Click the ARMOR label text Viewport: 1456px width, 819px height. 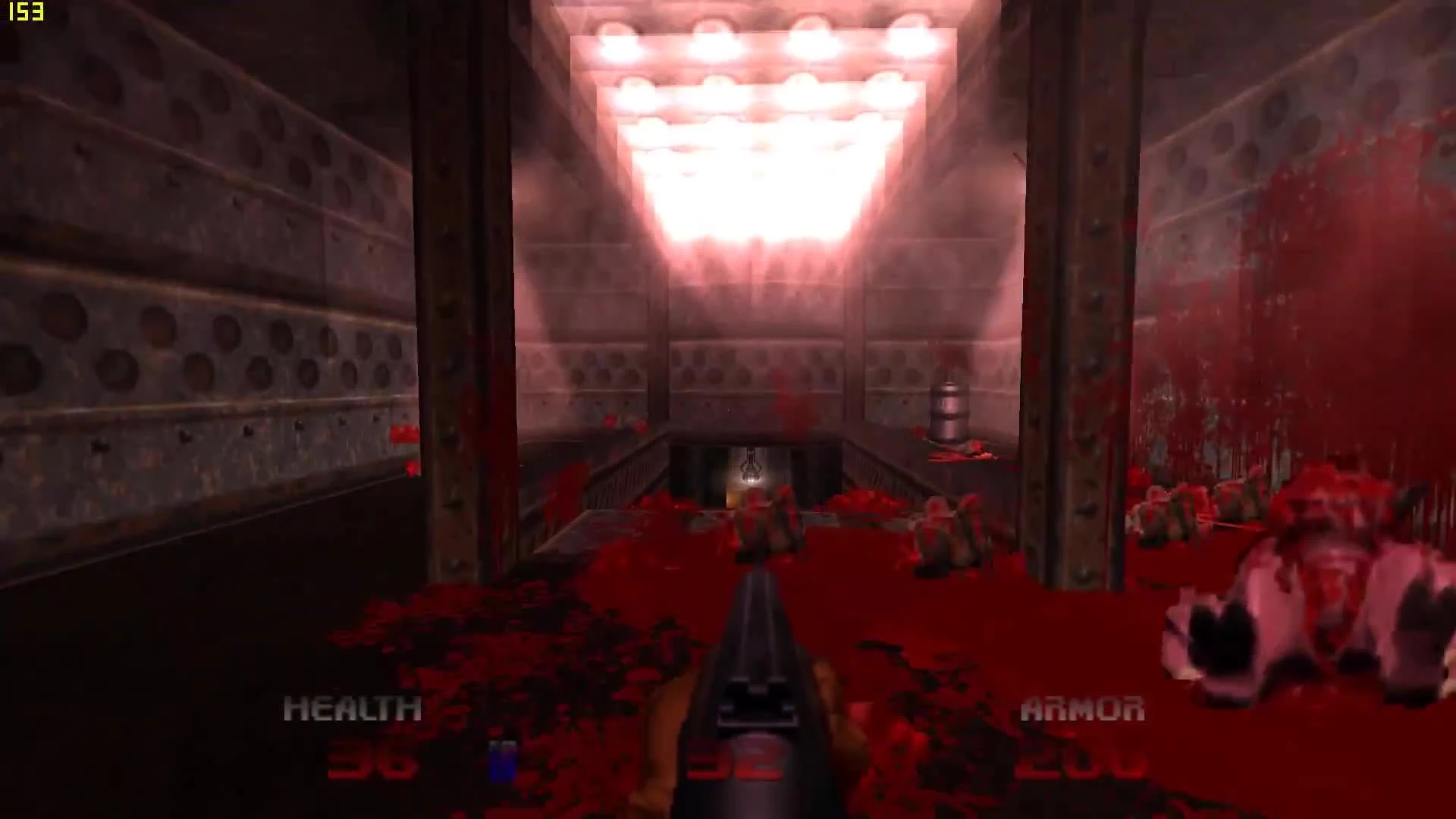pos(1082,709)
